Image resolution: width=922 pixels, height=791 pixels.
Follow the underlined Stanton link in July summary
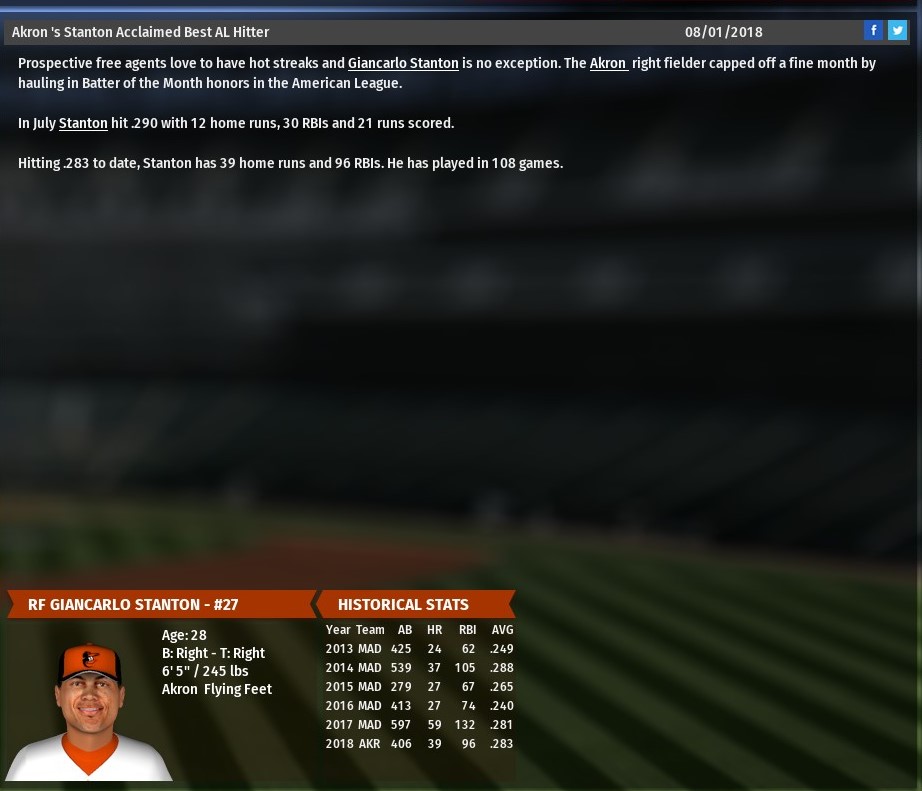[x=83, y=123]
